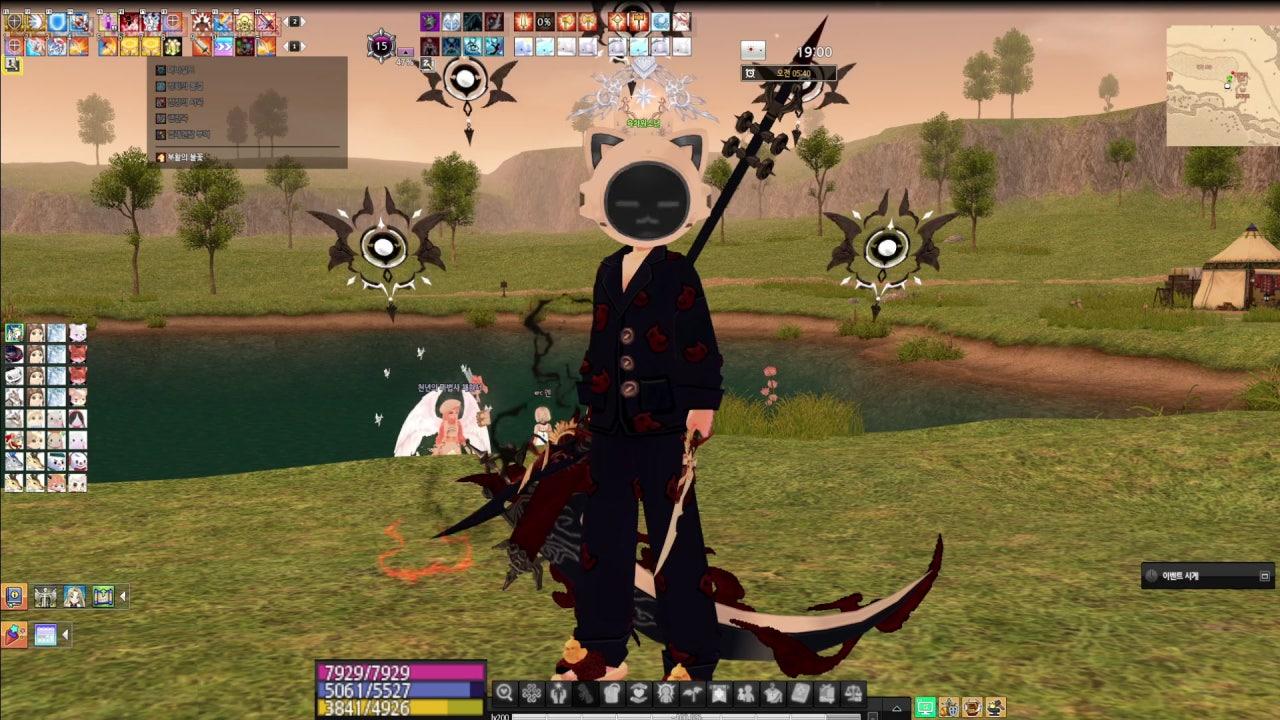Open the balance scales menu icon

[853, 693]
